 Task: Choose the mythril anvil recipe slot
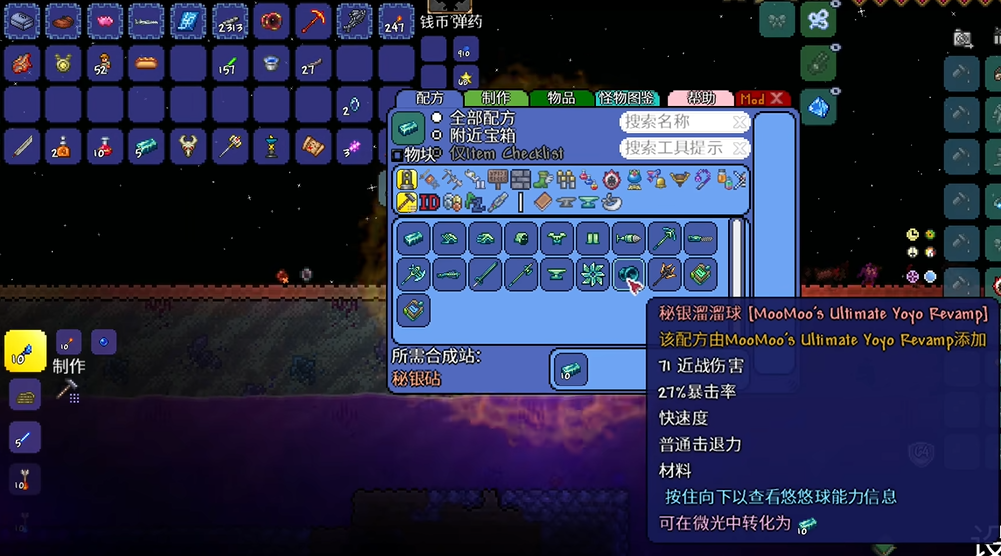coord(557,274)
